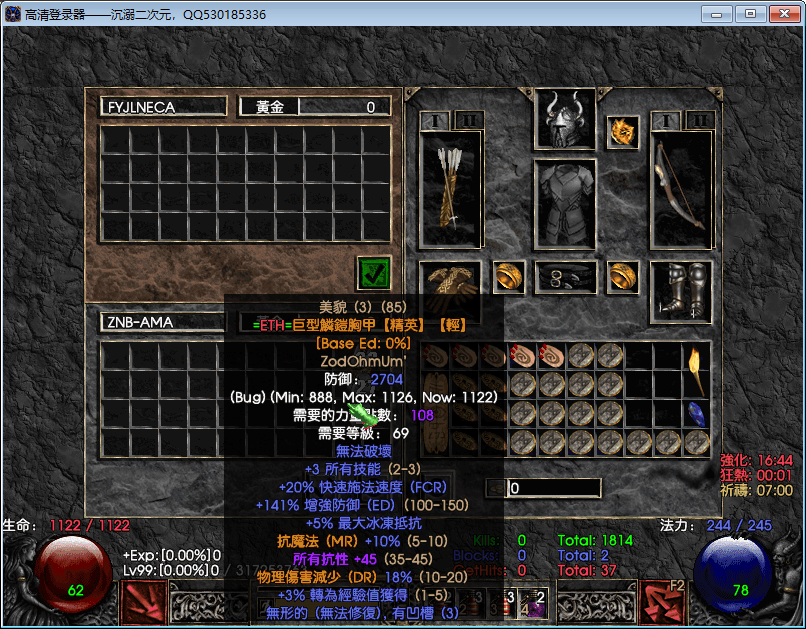
Task: Choose the equipped boots slot
Action: click(x=681, y=289)
